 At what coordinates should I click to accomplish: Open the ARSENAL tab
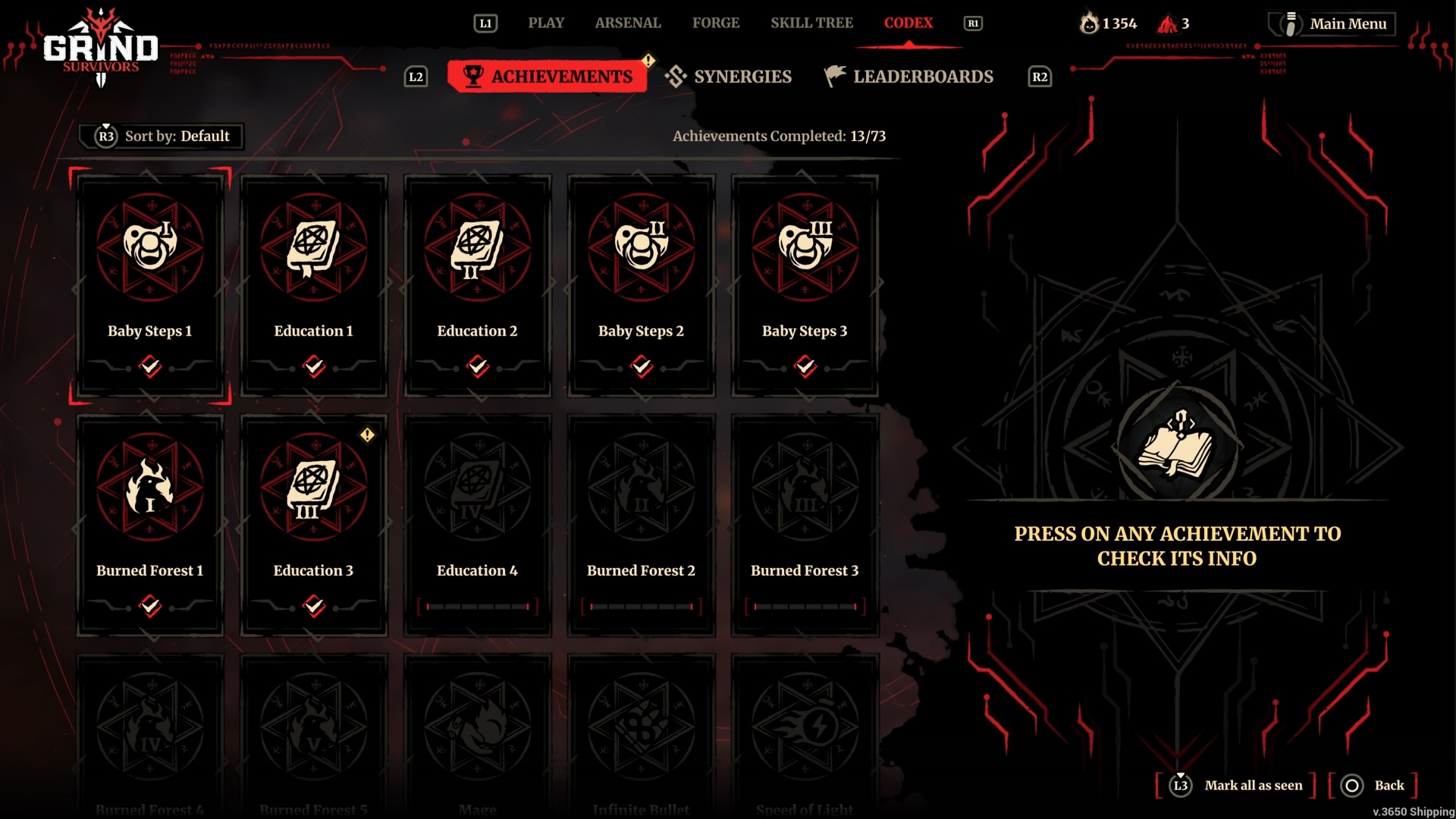pyautogui.click(x=628, y=23)
